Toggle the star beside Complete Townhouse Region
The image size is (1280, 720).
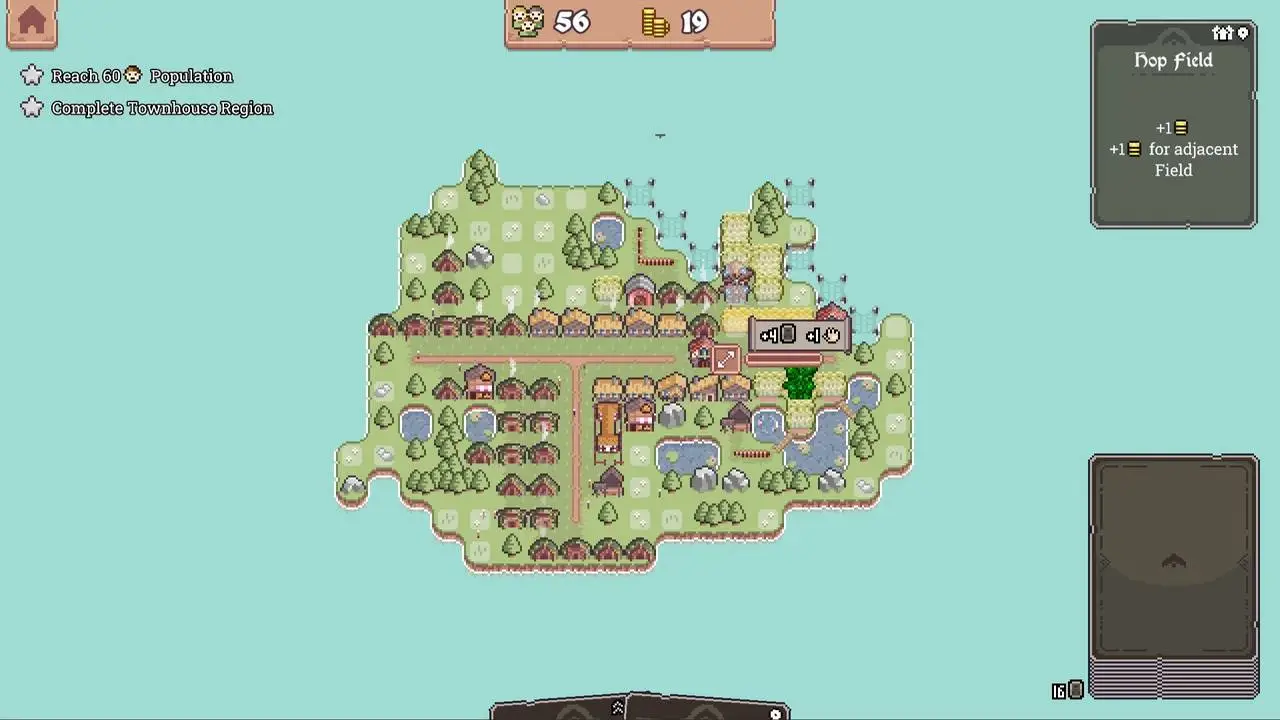tap(32, 107)
